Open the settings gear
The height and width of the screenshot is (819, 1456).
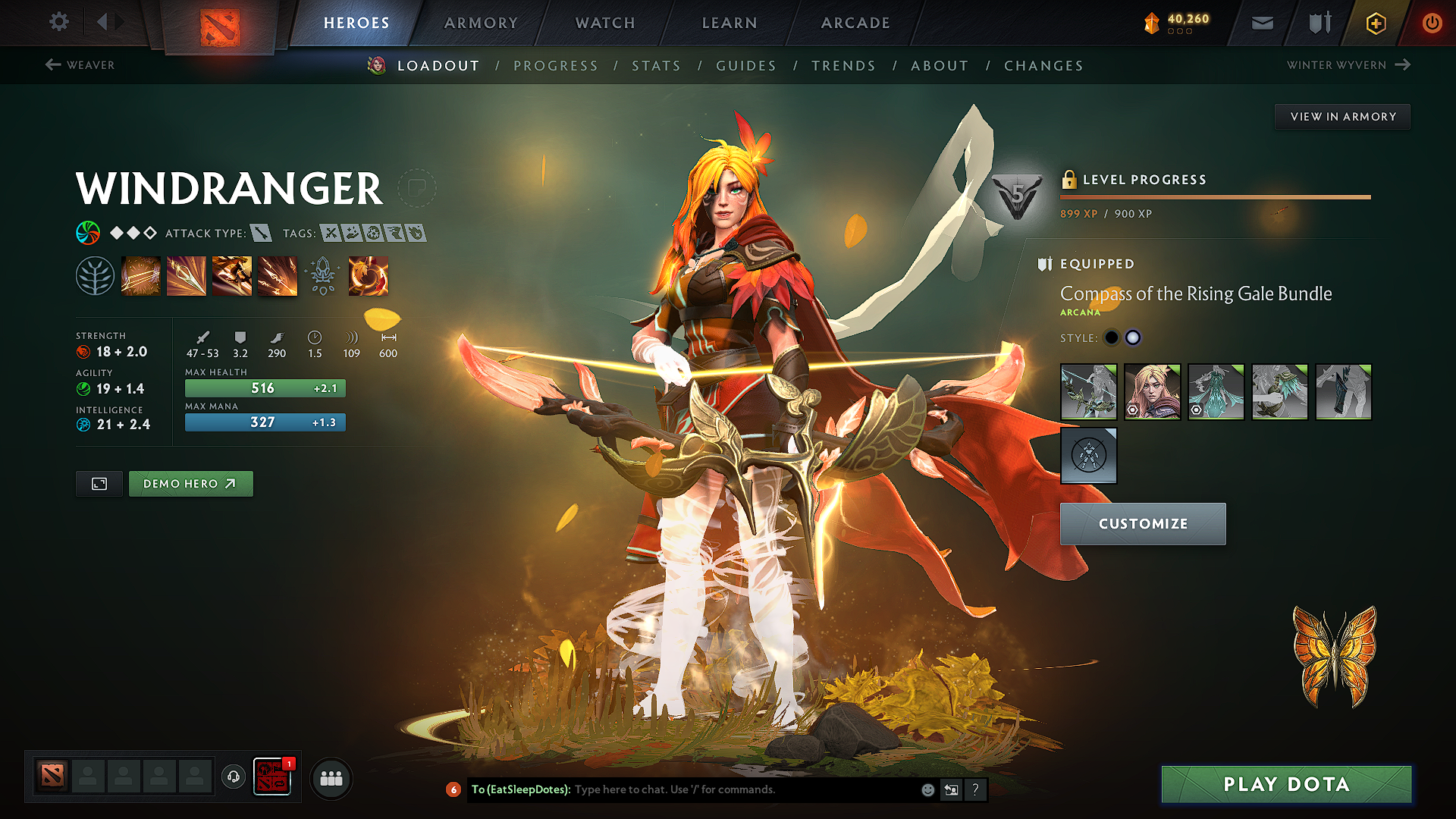click(x=58, y=22)
